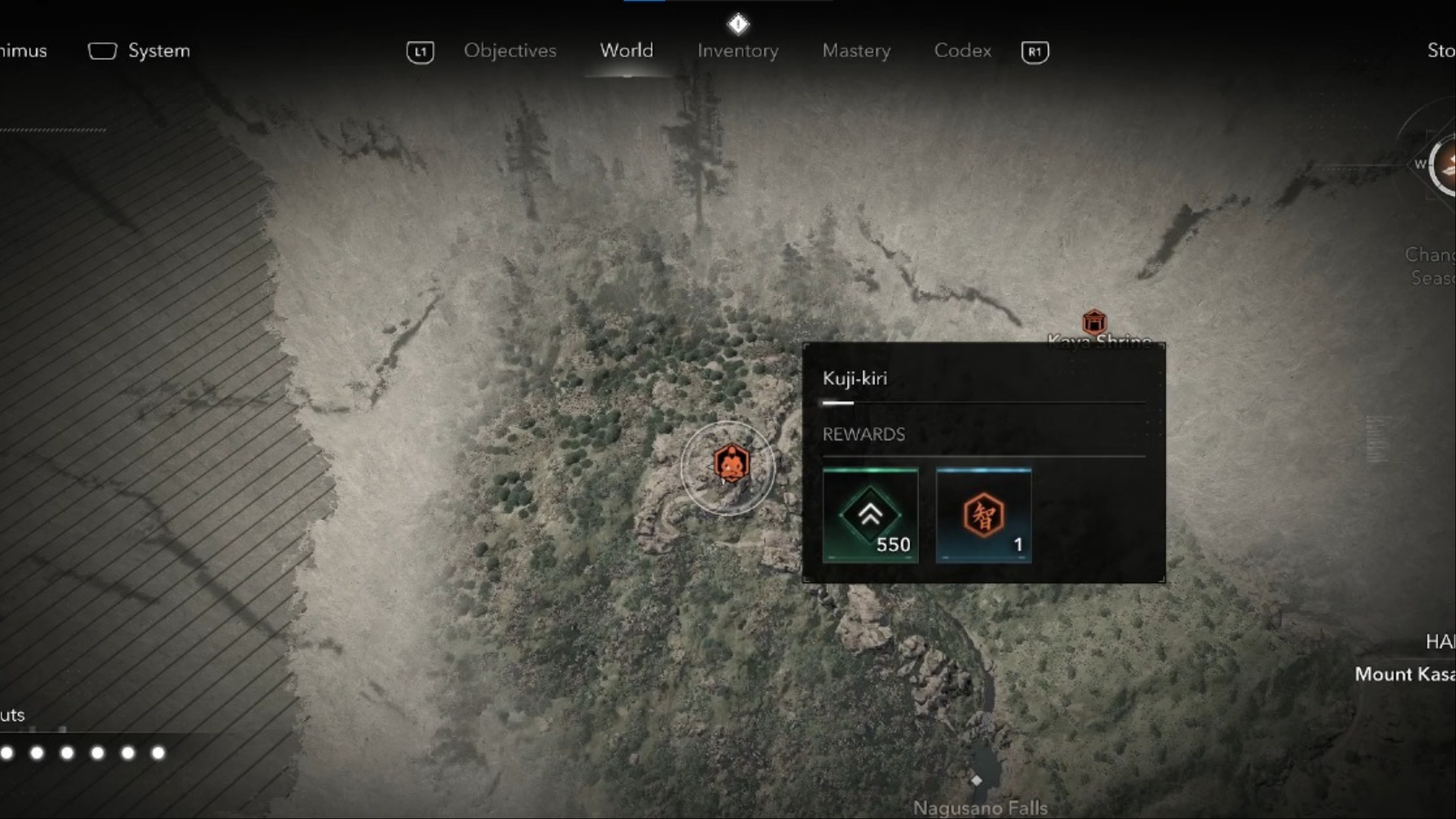The width and height of the screenshot is (1456, 819).
Task: Open the Objectives tab
Action: (510, 51)
